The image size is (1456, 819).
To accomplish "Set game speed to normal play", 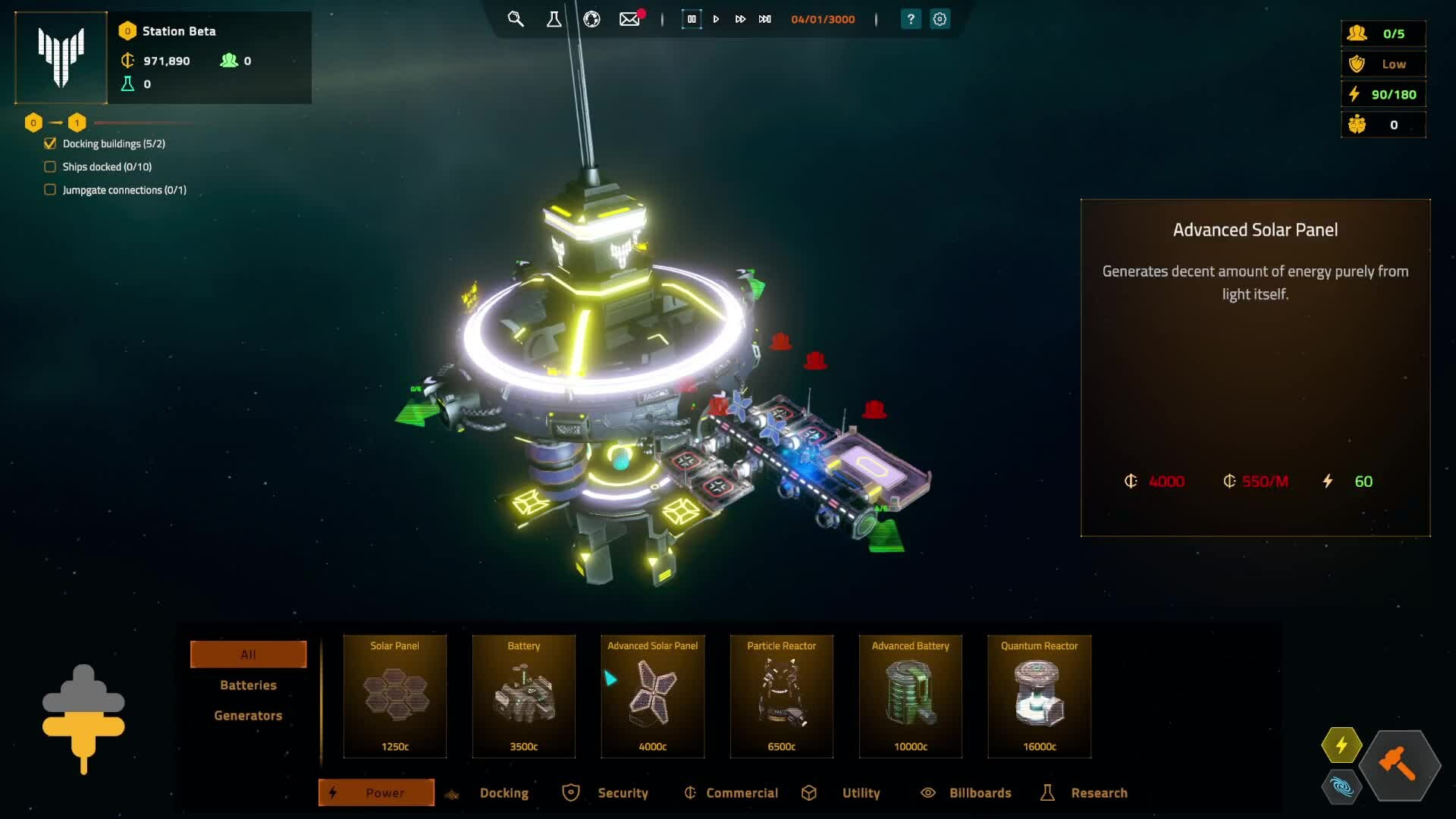I will pyautogui.click(x=716, y=19).
